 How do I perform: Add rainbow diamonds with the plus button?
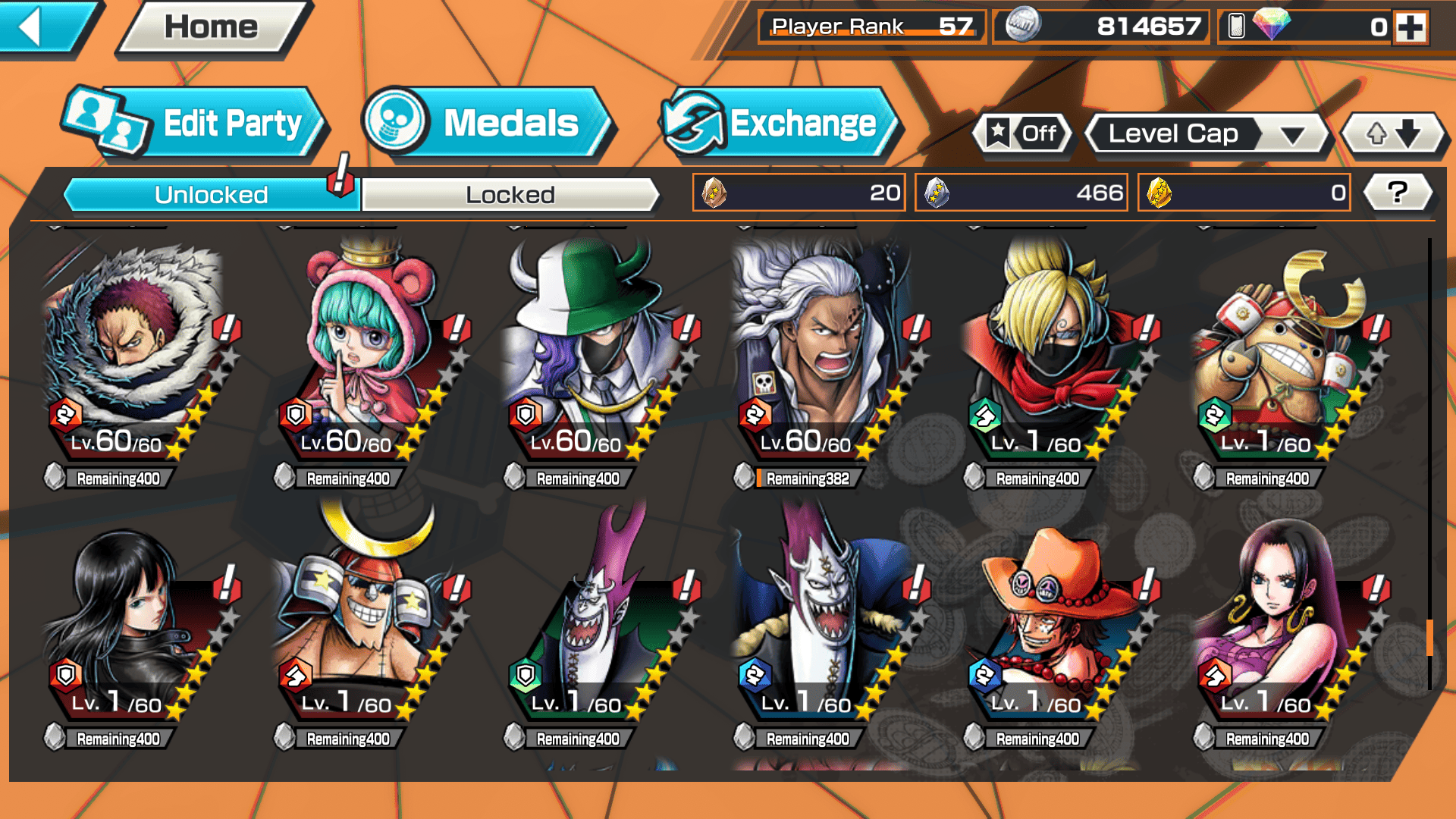(1410, 27)
